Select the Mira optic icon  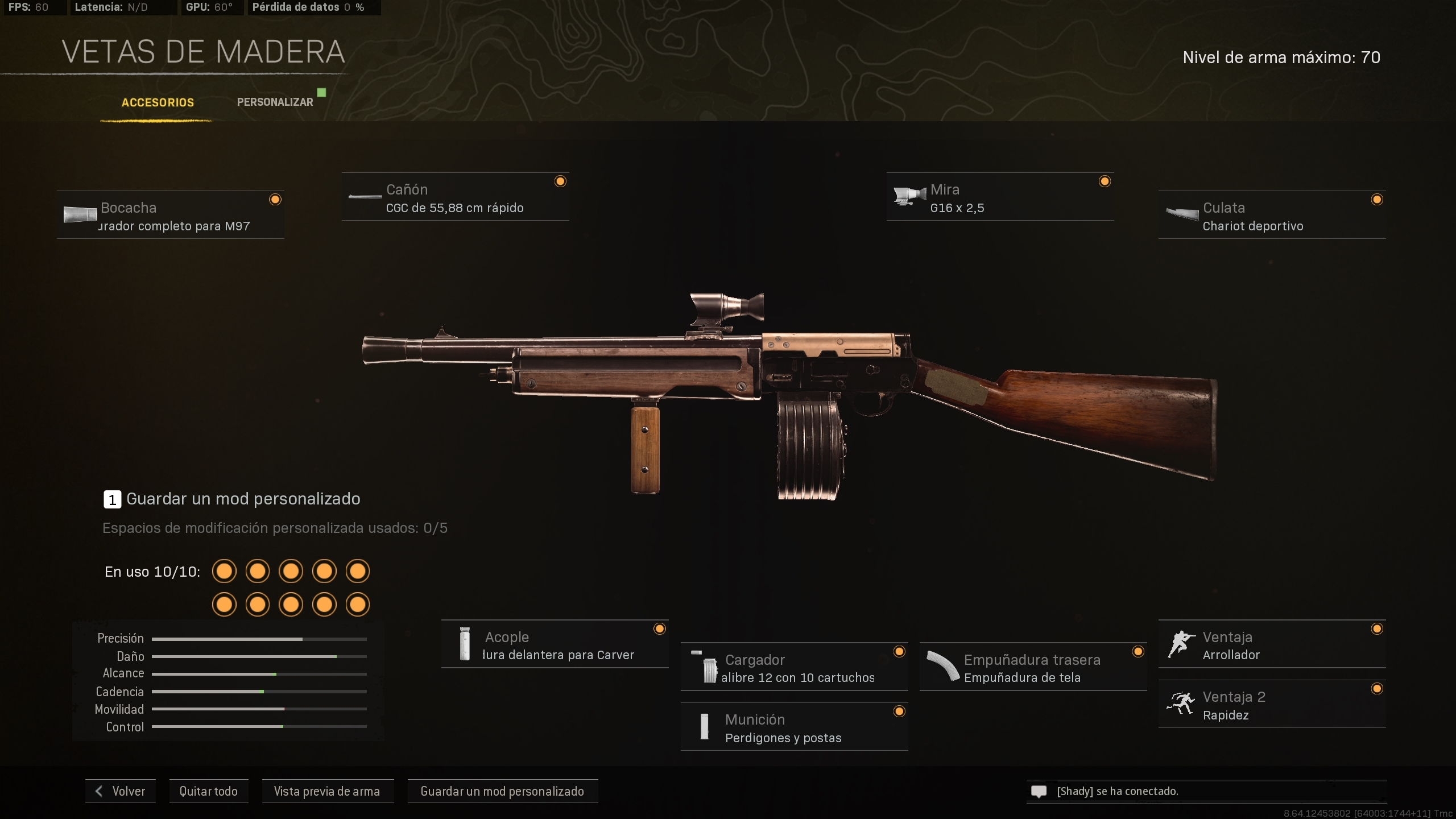[909, 197]
